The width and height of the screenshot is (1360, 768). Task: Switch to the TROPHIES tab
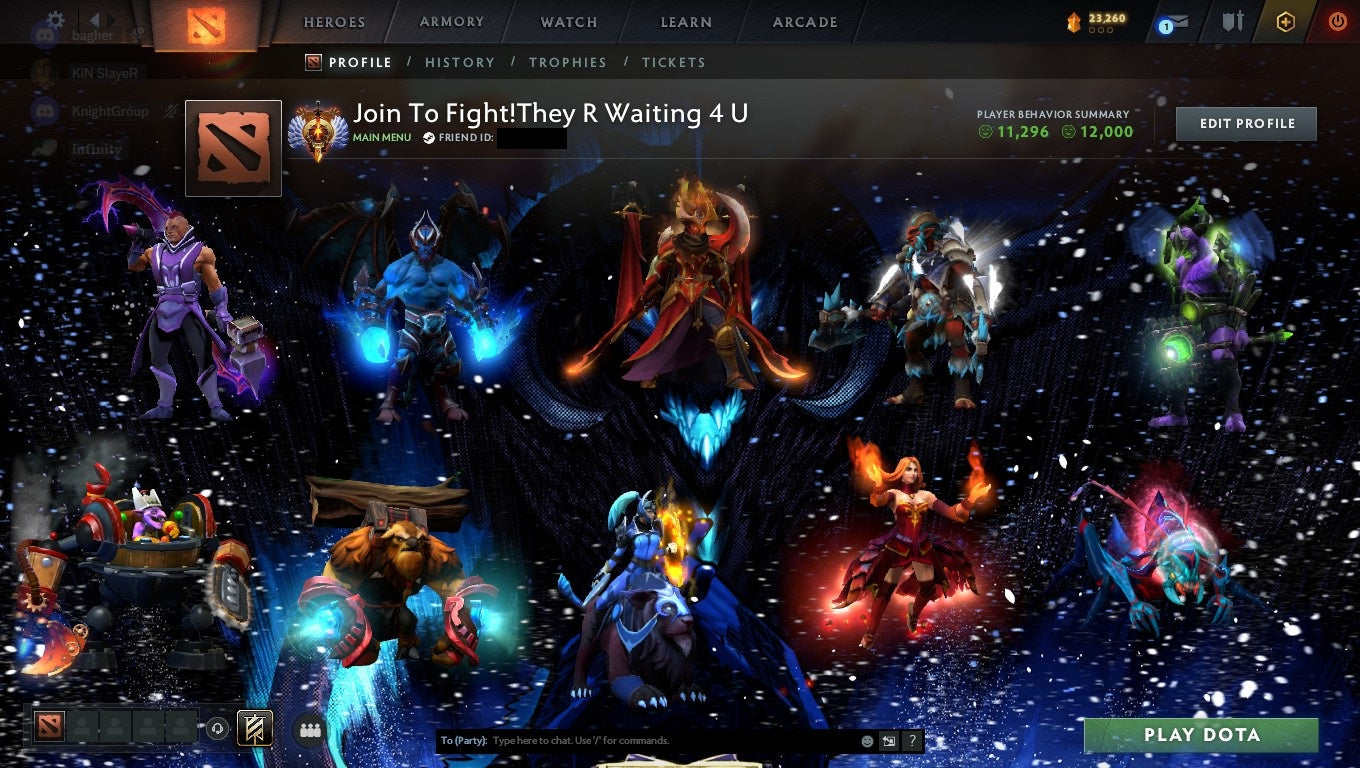pos(568,62)
